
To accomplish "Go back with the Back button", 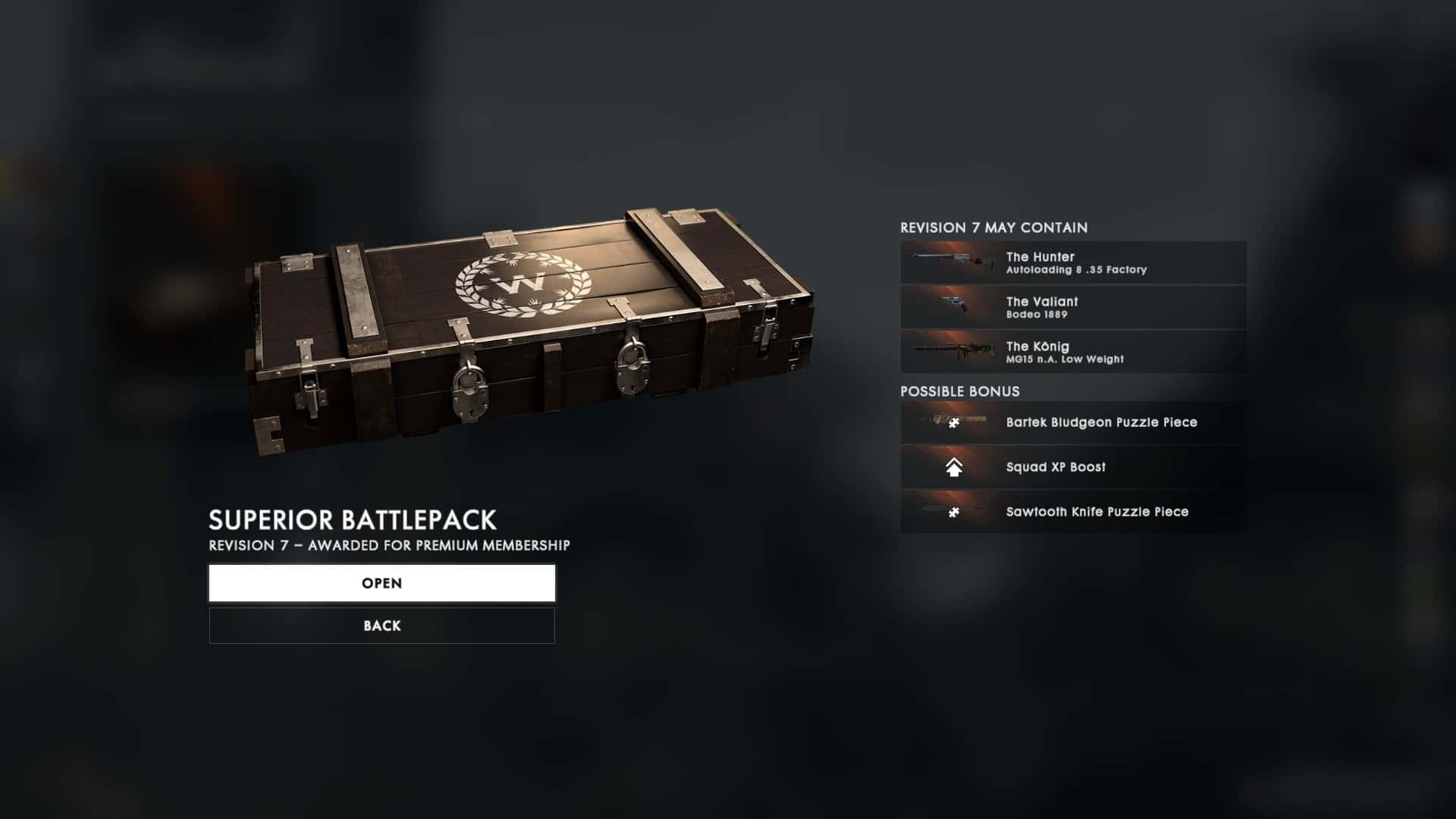I will click(381, 626).
